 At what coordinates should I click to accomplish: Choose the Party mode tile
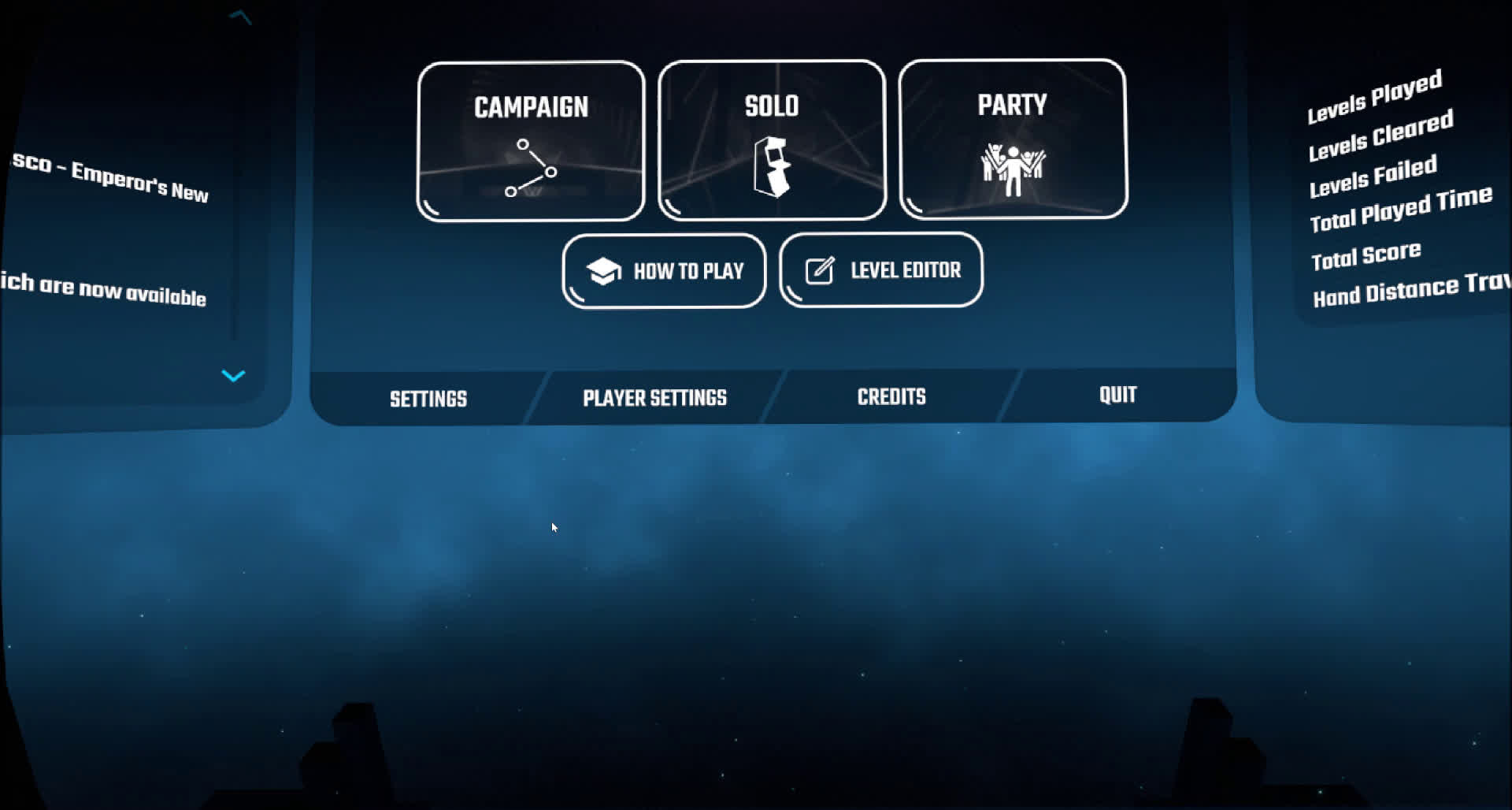coord(1013,139)
